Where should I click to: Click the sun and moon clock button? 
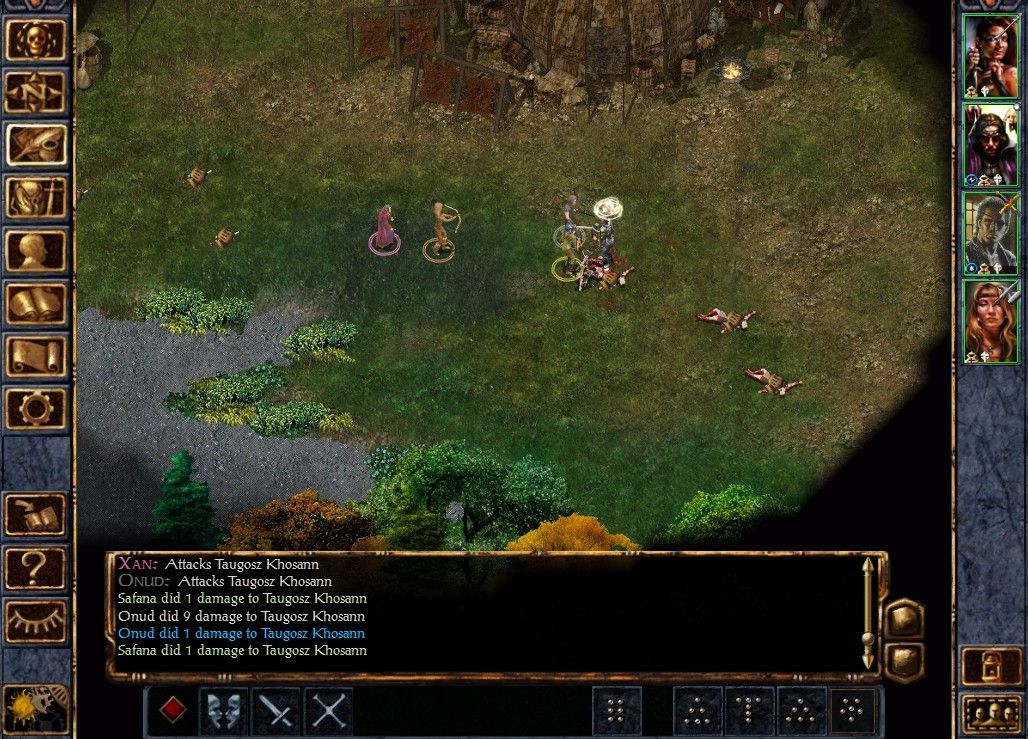pos(36,708)
